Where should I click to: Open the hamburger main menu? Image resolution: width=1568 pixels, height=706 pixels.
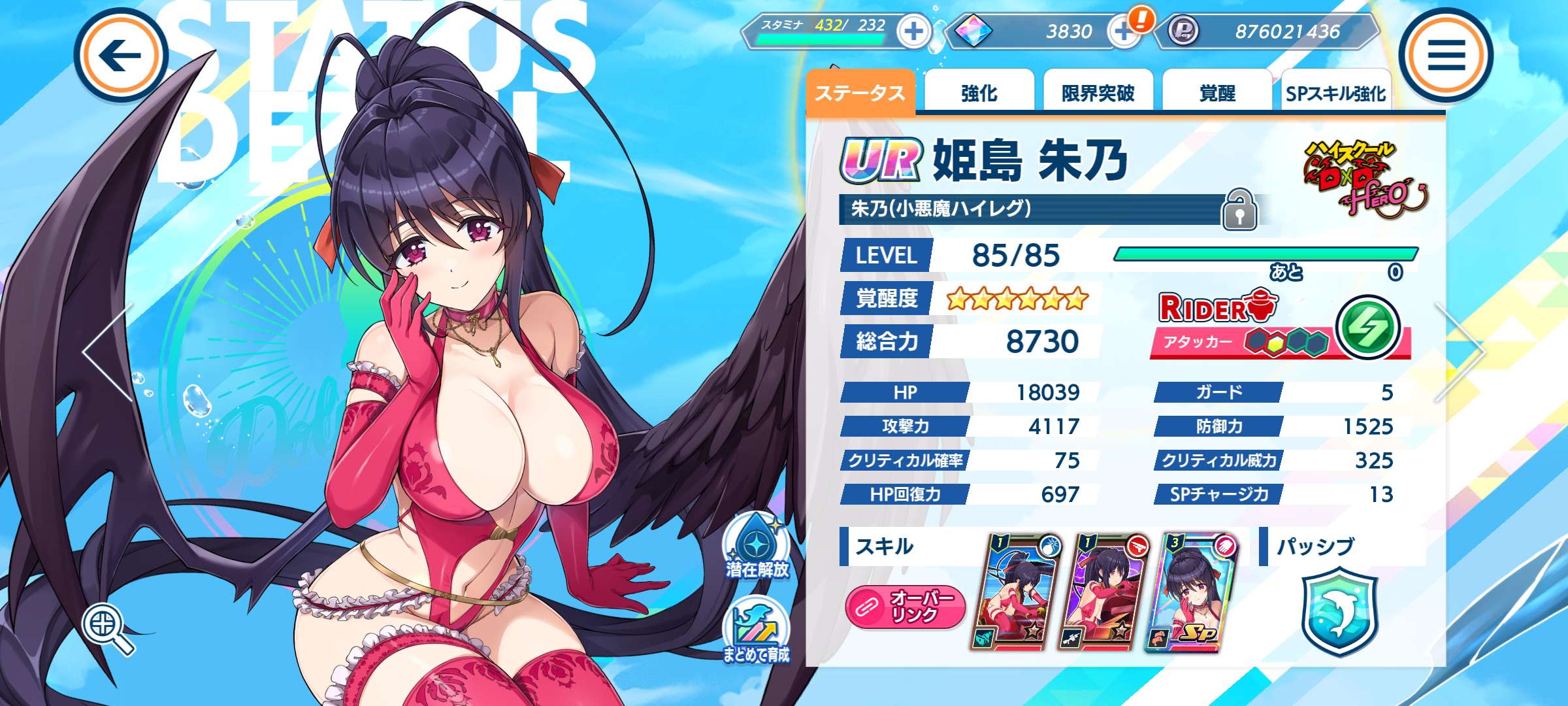(1446, 56)
